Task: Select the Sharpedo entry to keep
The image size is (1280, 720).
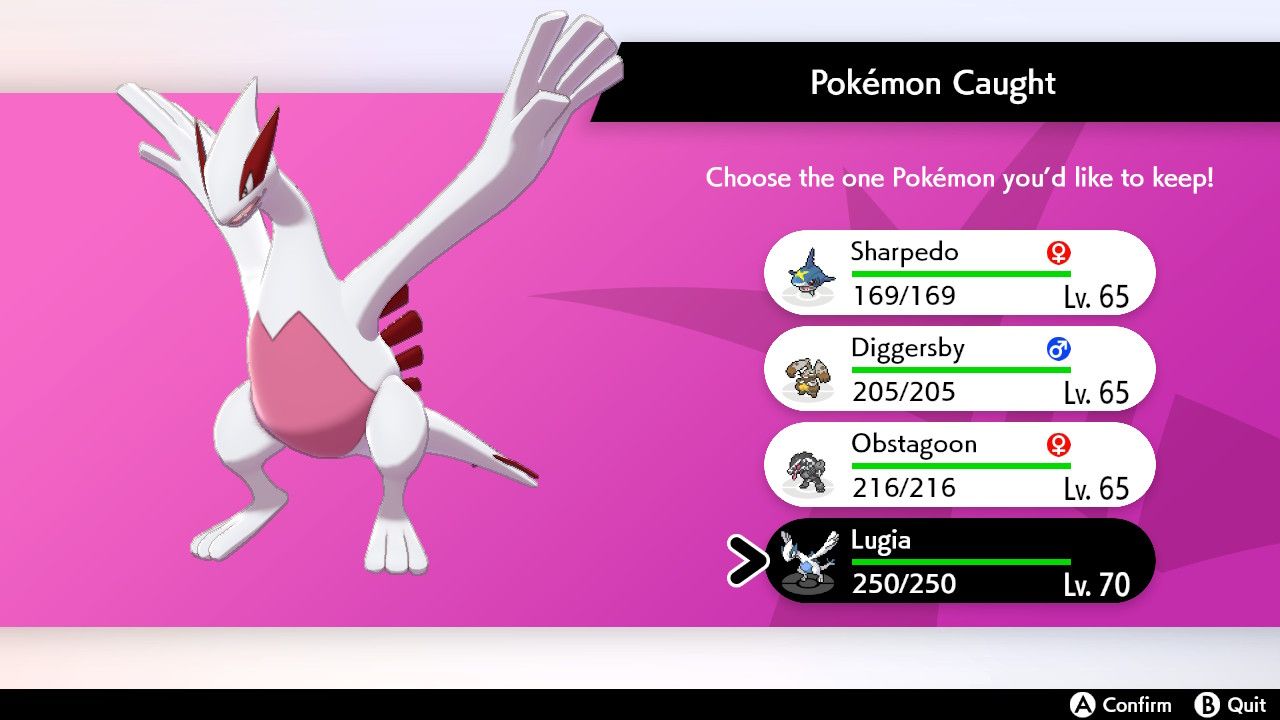Action: pos(960,272)
